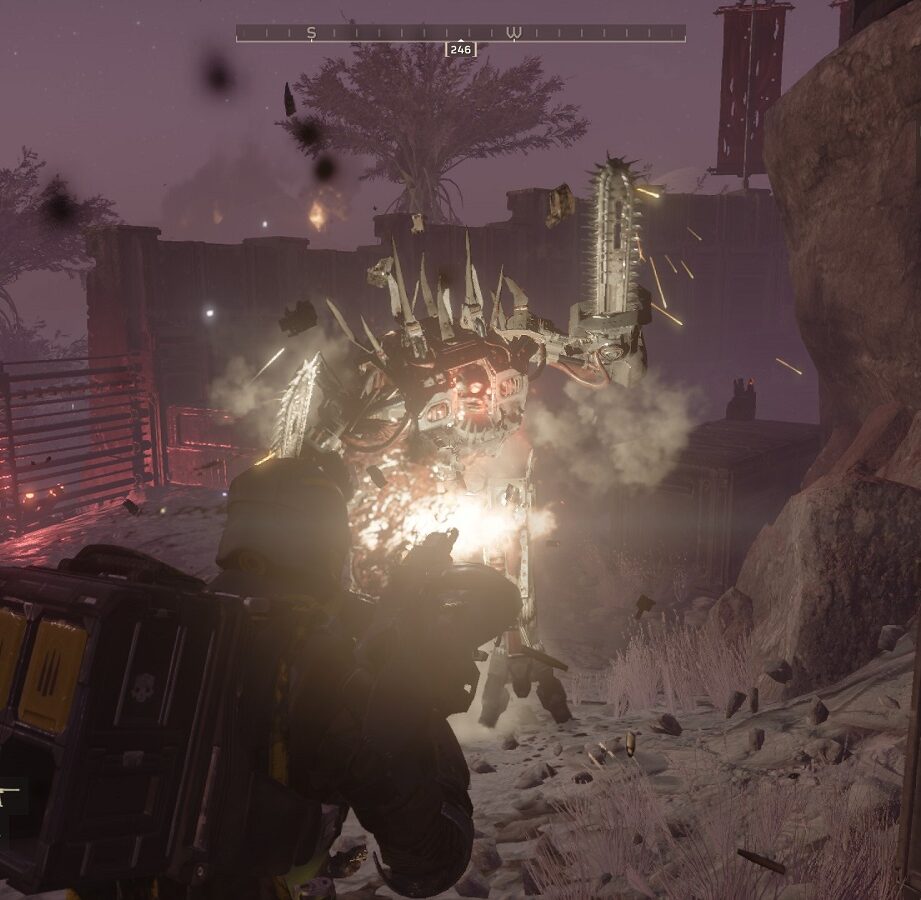Click the compass bar heading strip

tap(460, 33)
